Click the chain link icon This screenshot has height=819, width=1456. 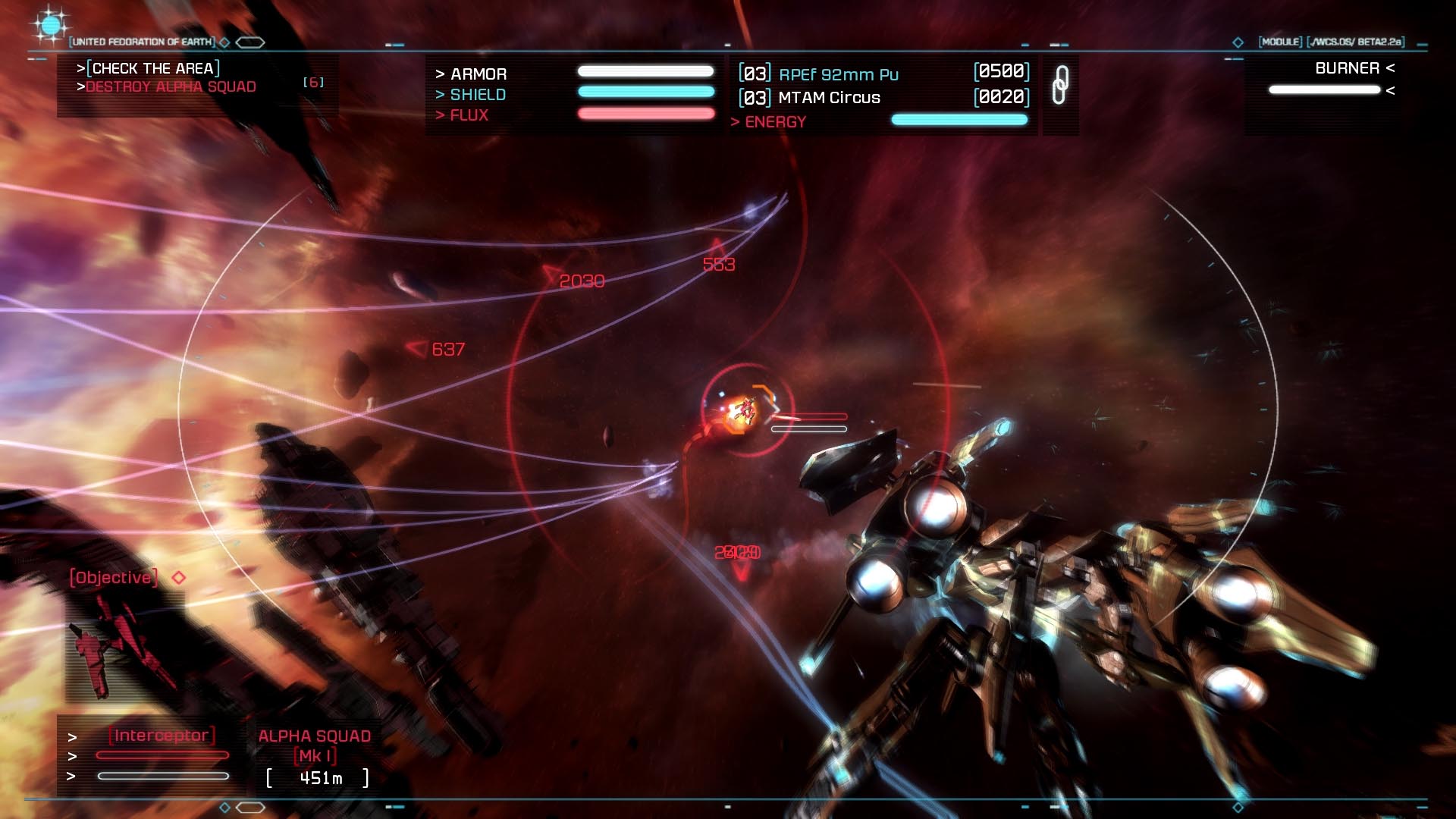tap(1060, 85)
